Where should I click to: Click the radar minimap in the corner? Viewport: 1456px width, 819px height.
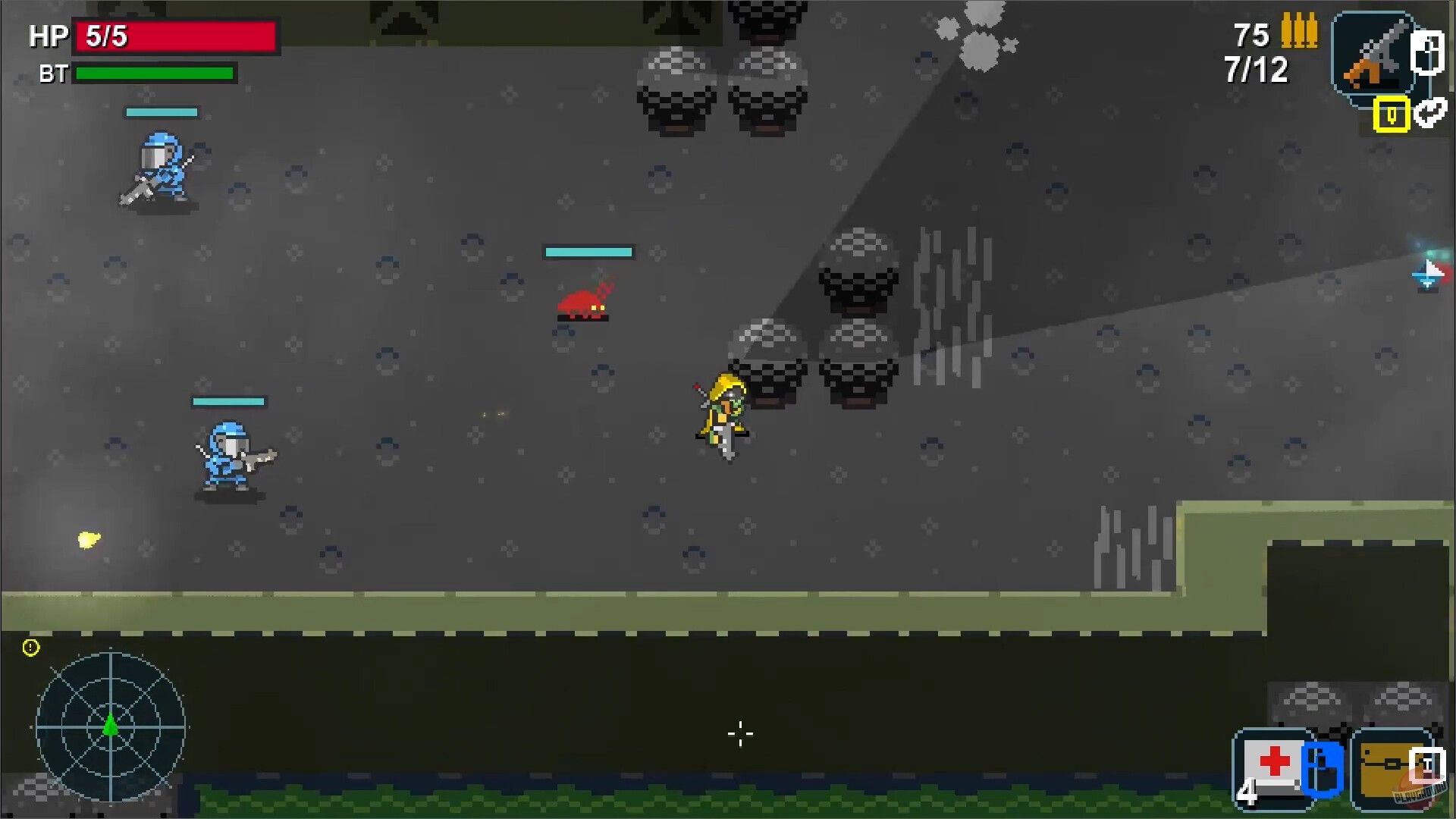coord(112,728)
